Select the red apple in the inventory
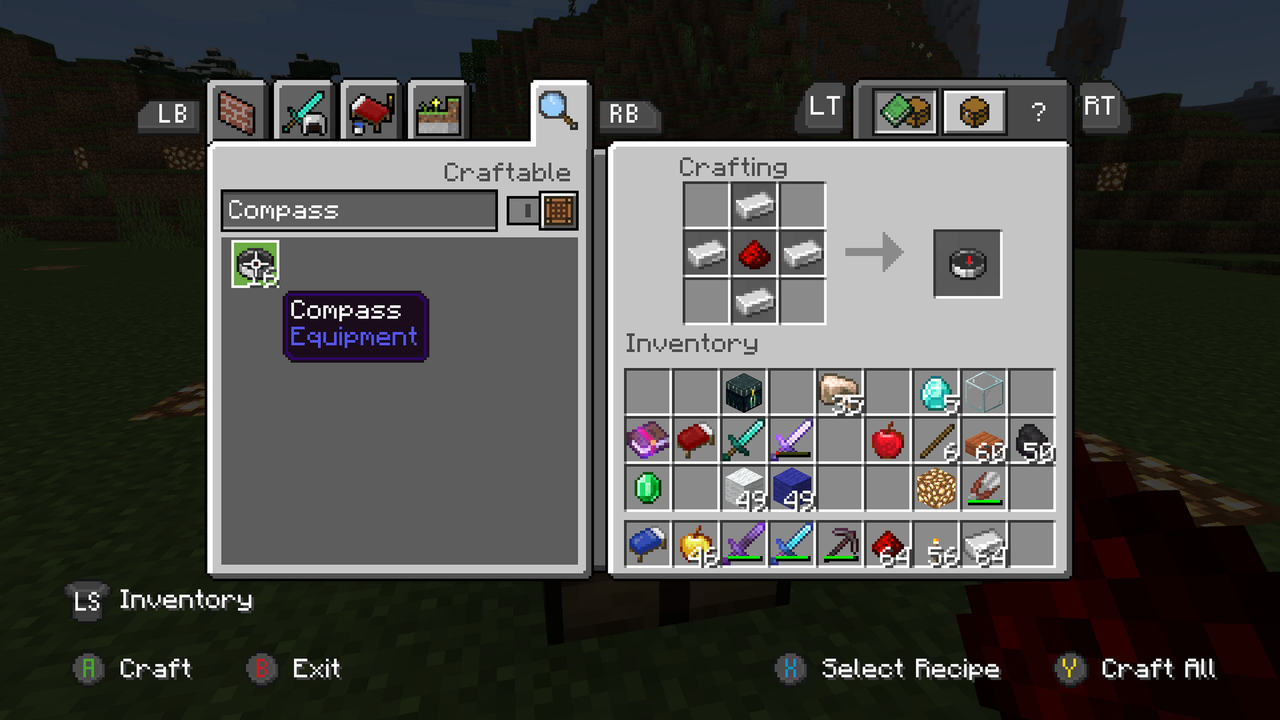 pyautogui.click(x=887, y=440)
